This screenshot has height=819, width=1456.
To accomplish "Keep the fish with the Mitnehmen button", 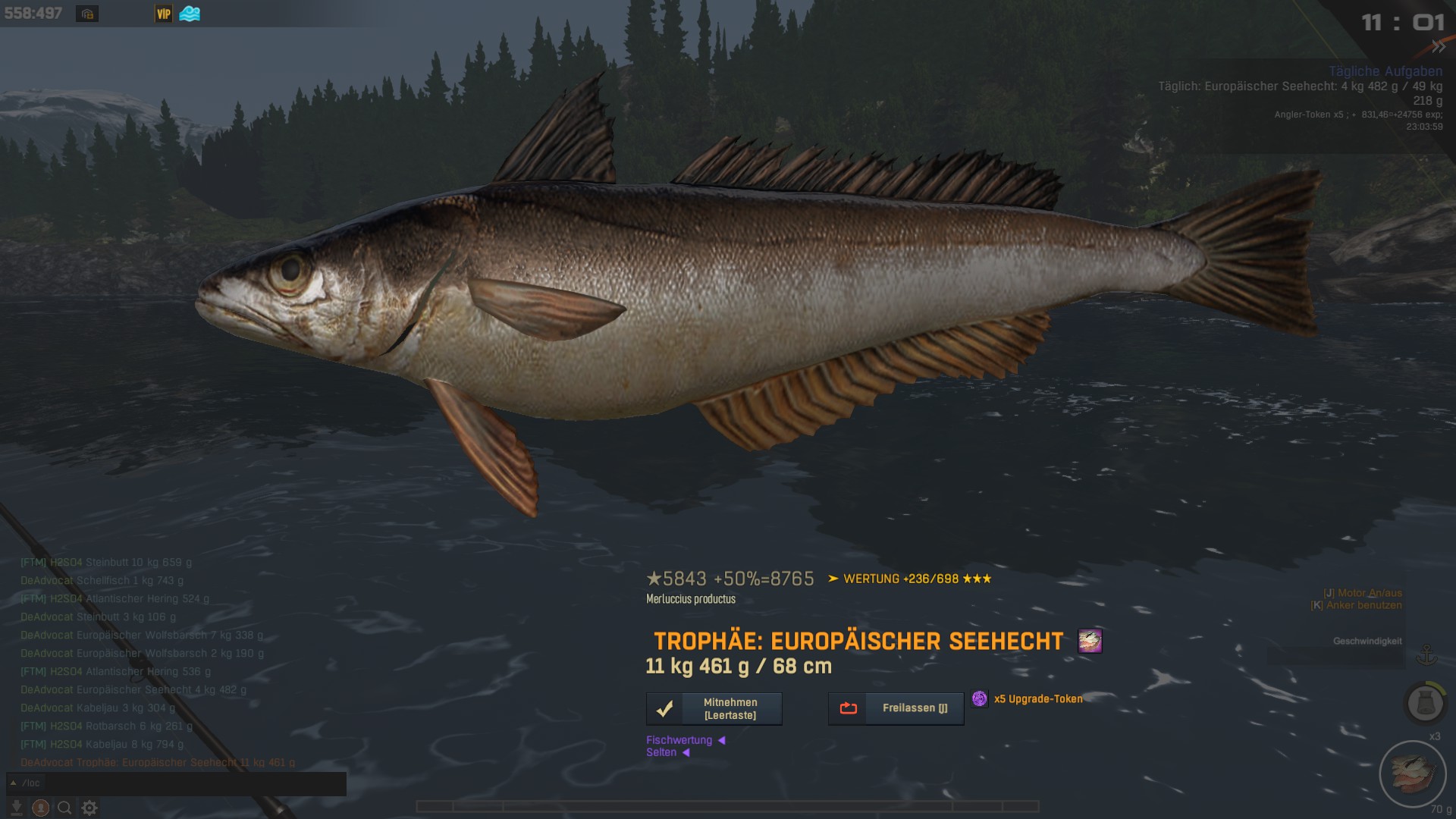I will 714,709.
